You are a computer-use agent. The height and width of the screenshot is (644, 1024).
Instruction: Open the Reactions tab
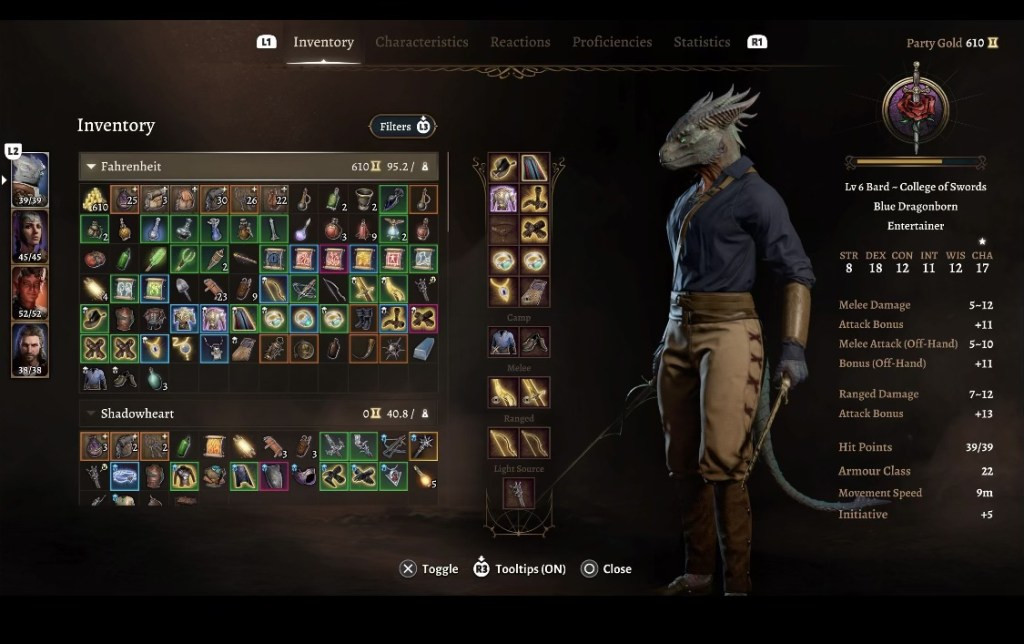click(x=520, y=42)
